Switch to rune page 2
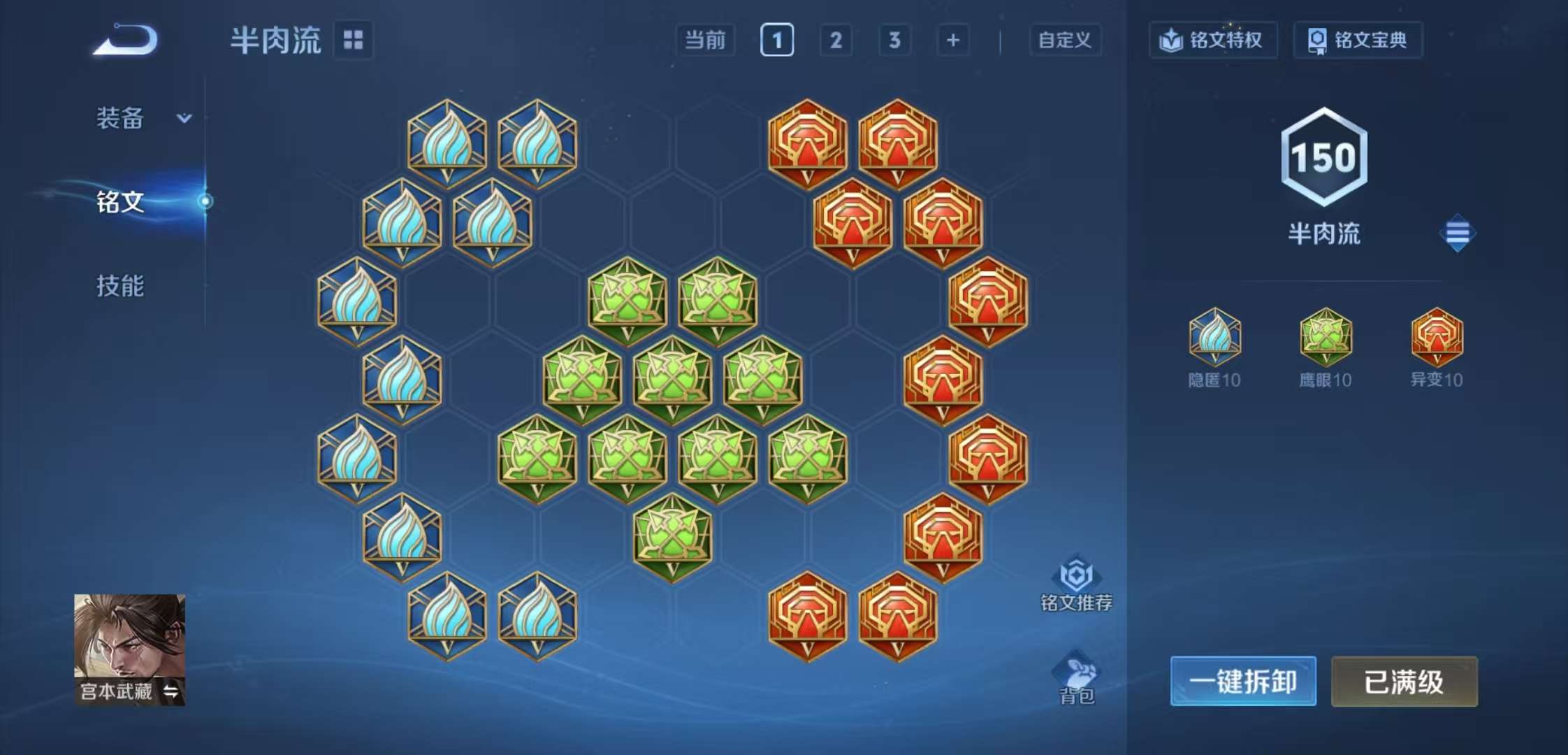Screen dimensions: 1568x755 click(x=834, y=41)
